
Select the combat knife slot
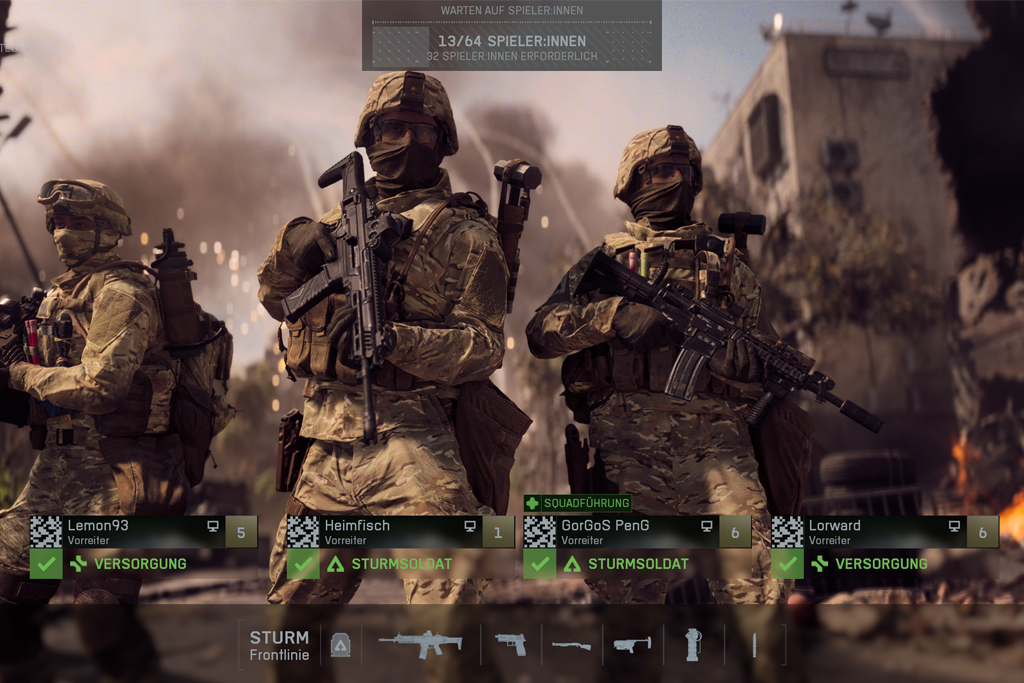point(754,645)
